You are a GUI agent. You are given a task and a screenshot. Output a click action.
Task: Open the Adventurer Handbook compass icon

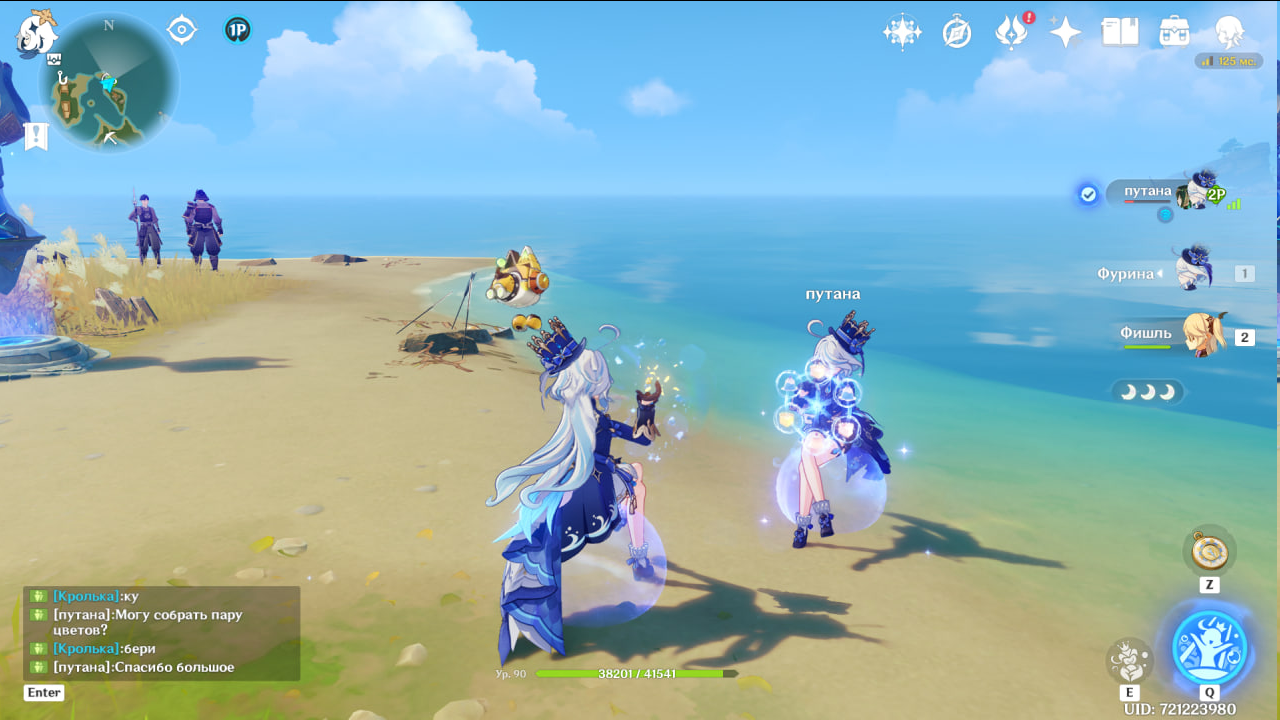pyautogui.click(x=957, y=33)
